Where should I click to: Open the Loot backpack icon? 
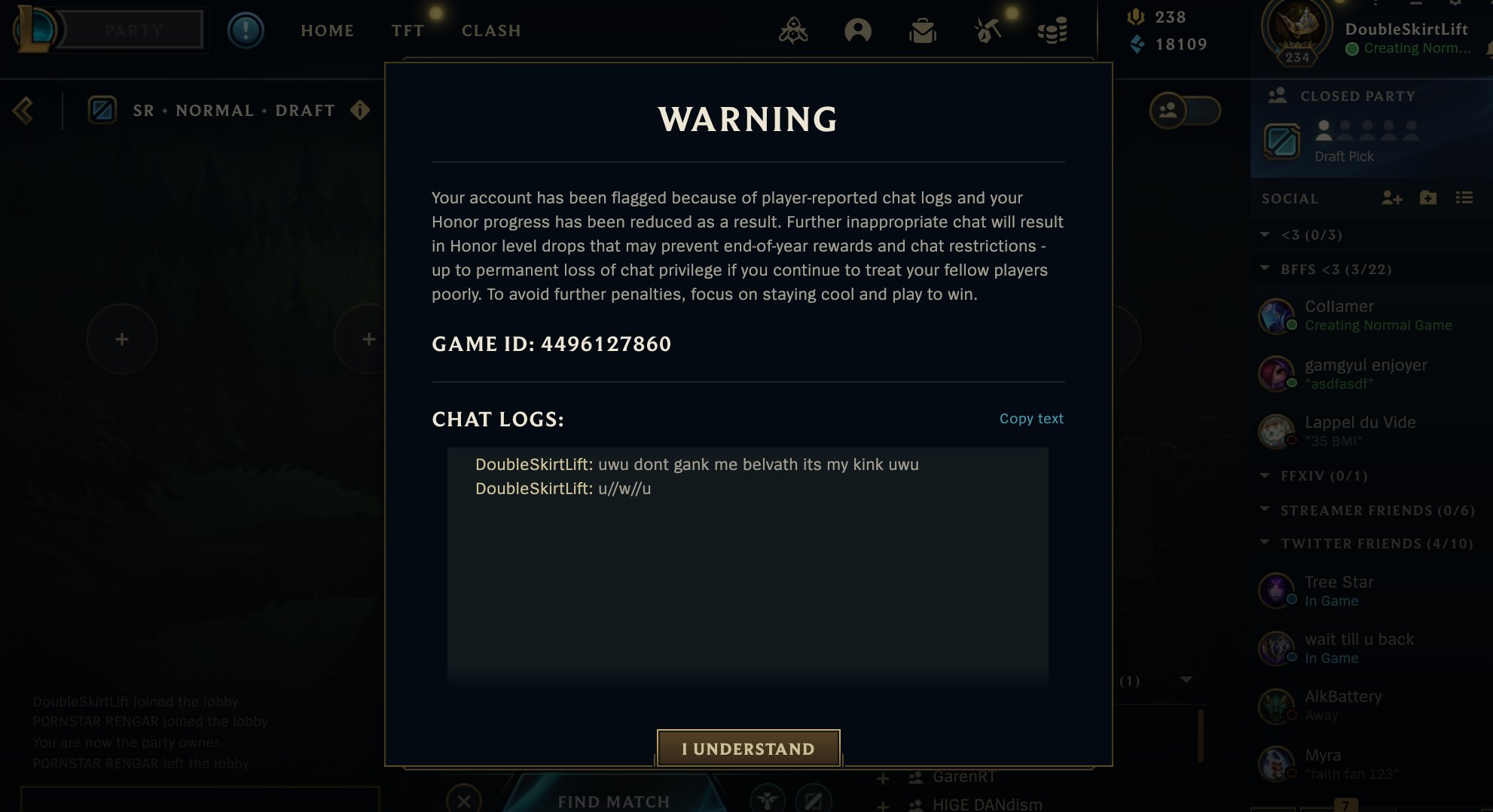[x=924, y=30]
